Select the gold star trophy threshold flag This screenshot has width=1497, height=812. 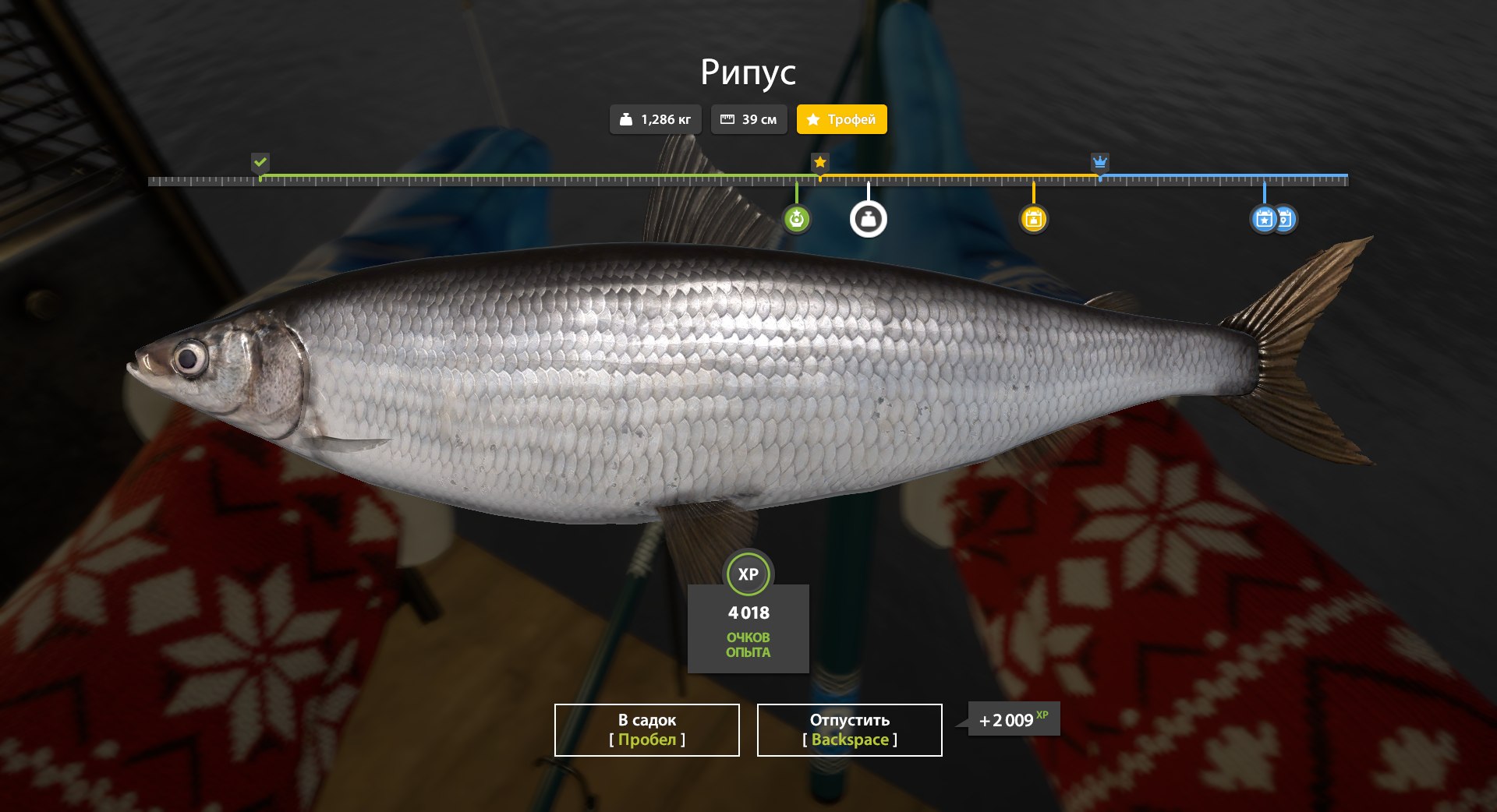coord(819,162)
